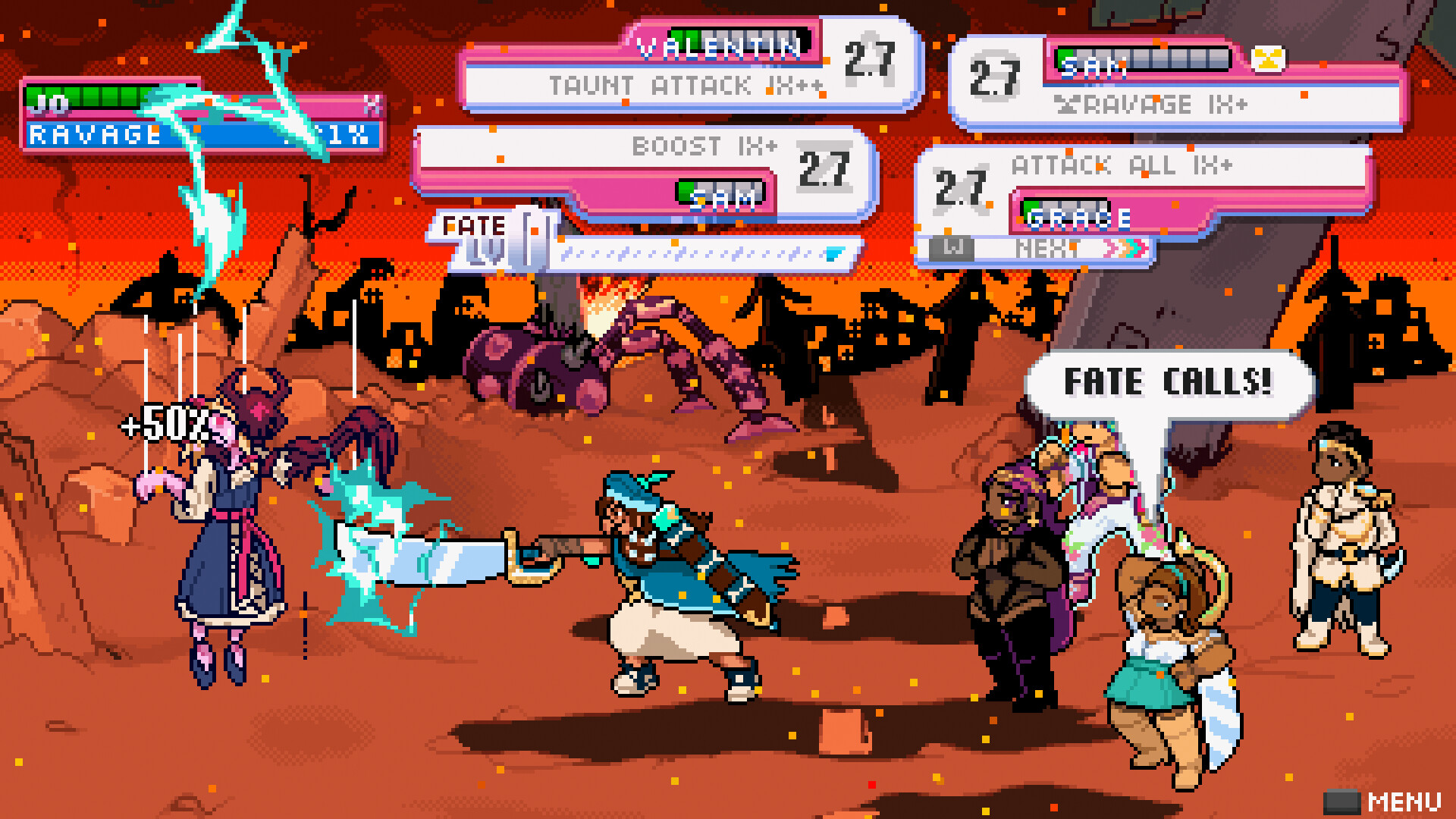Click the FATE CALLS! speech bubble
Image resolution: width=1456 pixels, height=819 pixels.
(1167, 381)
